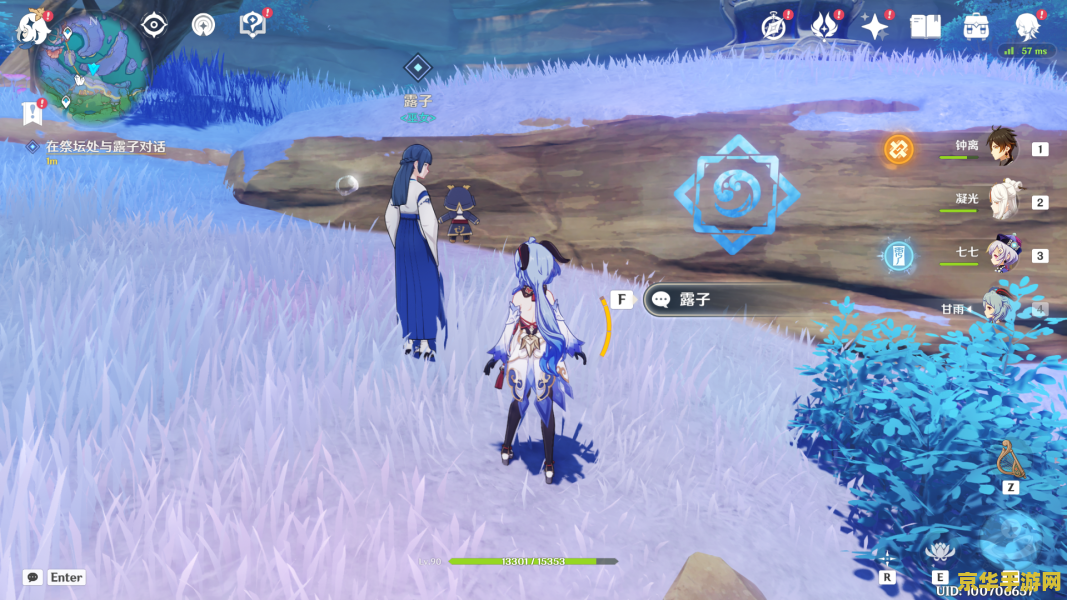Open the backpack inventory
The image size is (1067, 600).
[x=976, y=26]
